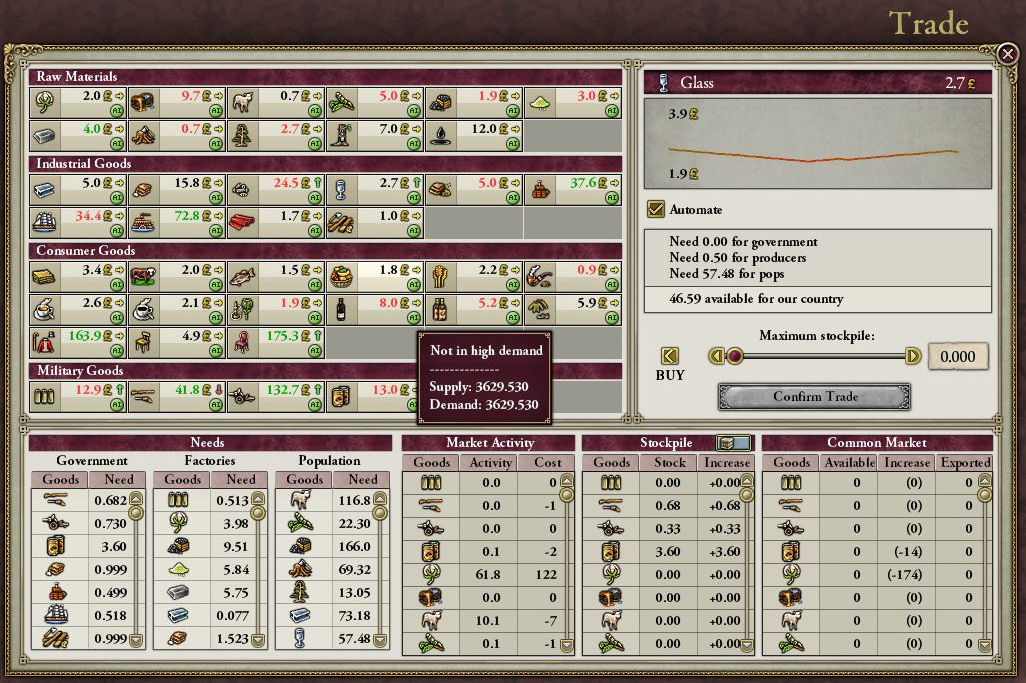This screenshot has width=1026, height=683.
Task: Toggle the Automate checkbox
Action: click(x=656, y=209)
